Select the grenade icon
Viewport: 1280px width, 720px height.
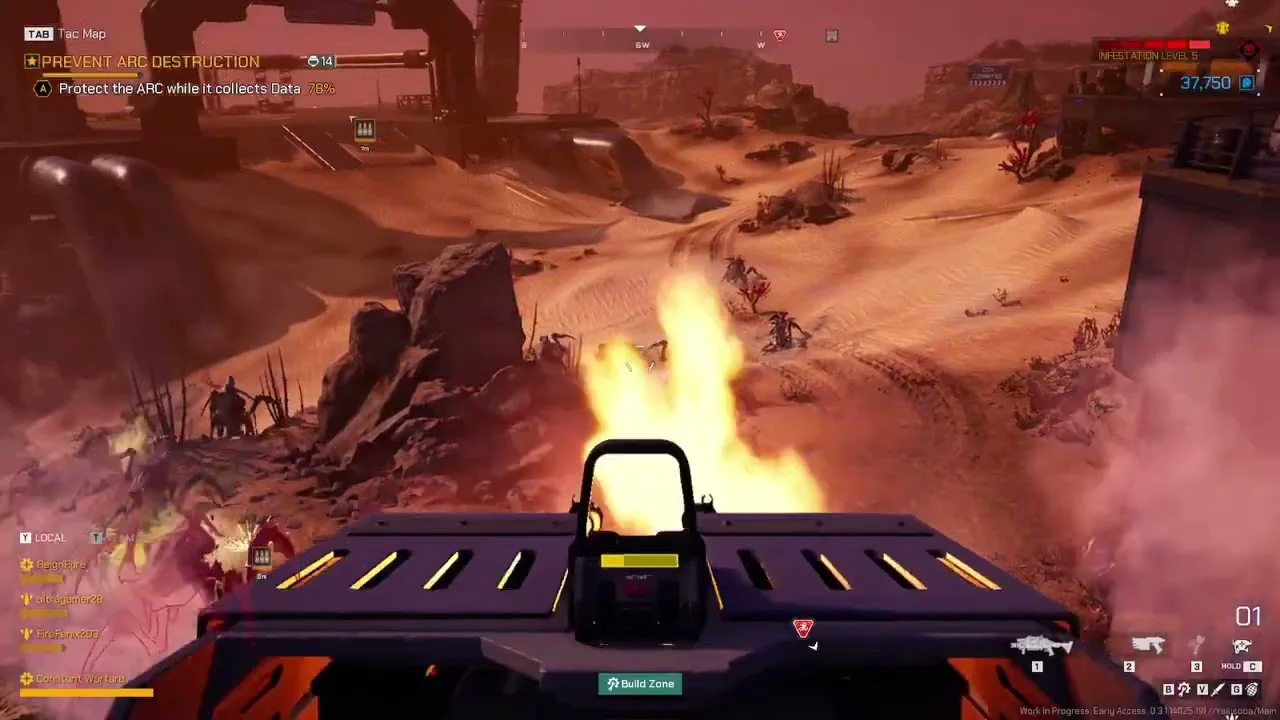tap(1252, 689)
